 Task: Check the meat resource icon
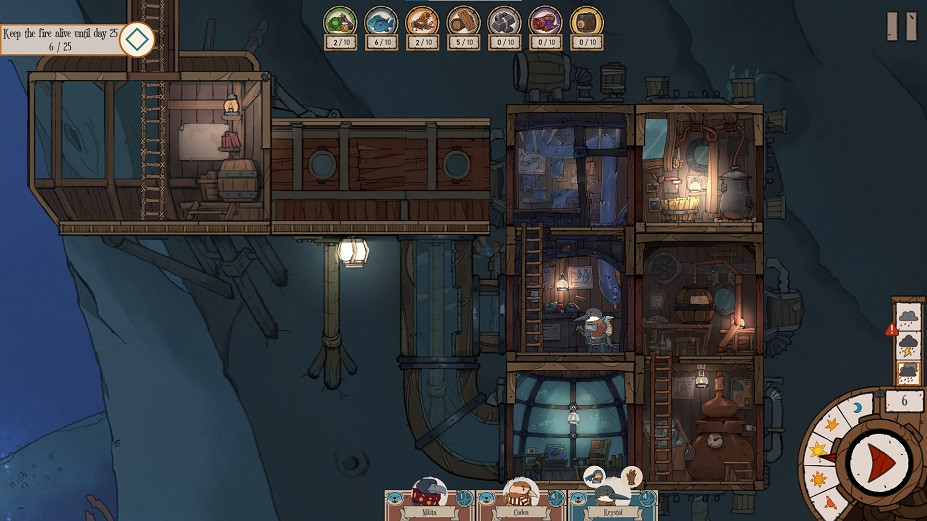click(x=422, y=20)
